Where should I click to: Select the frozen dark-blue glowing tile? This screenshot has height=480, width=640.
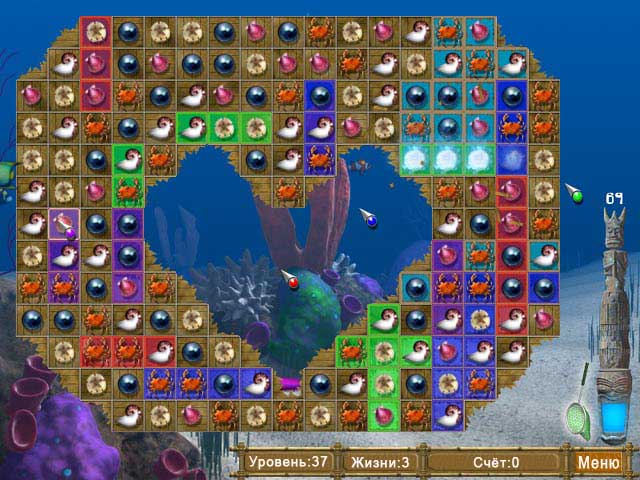coord(512,160)
